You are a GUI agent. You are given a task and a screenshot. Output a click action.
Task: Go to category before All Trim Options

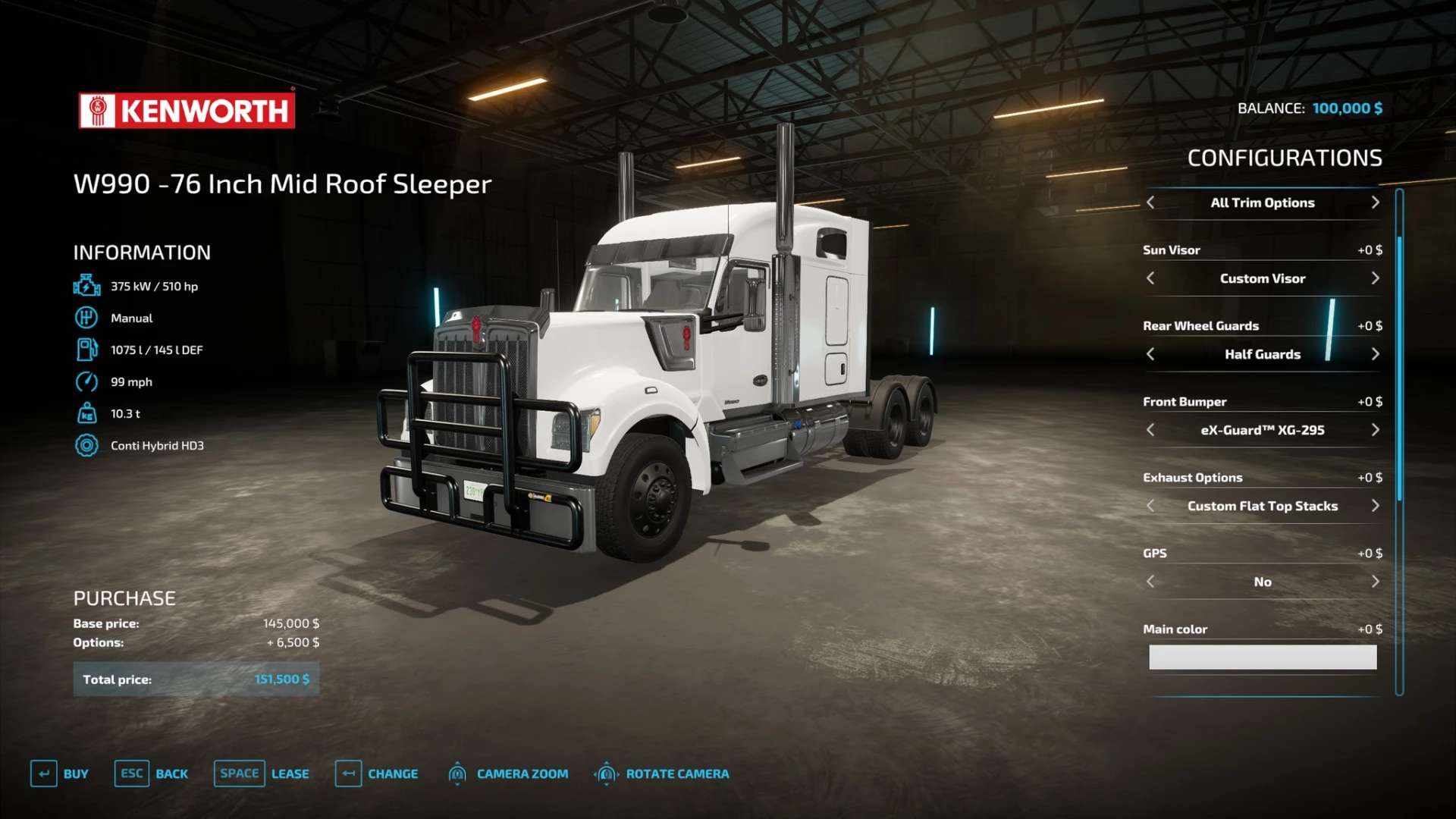pyautogui.click(x=1150, y=202)
